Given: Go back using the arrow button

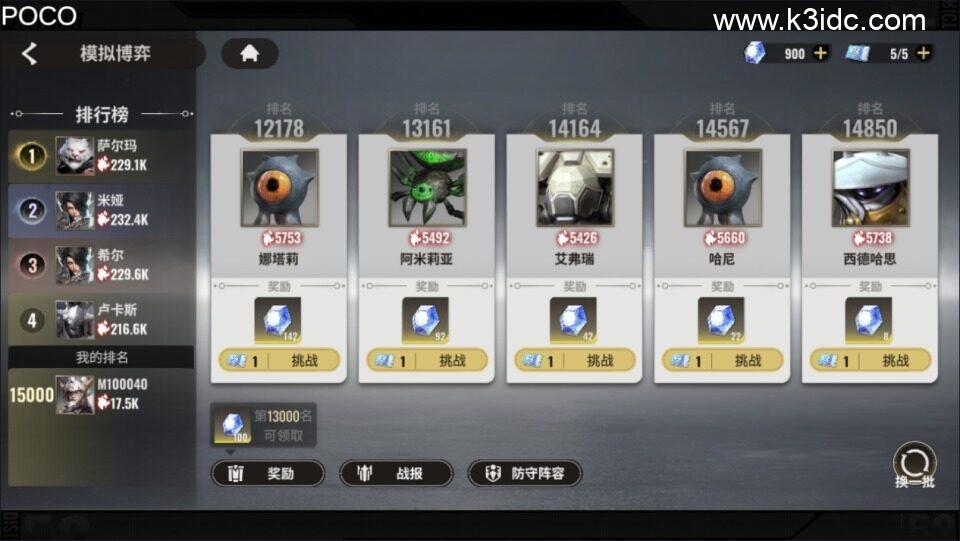Looking at the screenshot, I should click(30, 54).
